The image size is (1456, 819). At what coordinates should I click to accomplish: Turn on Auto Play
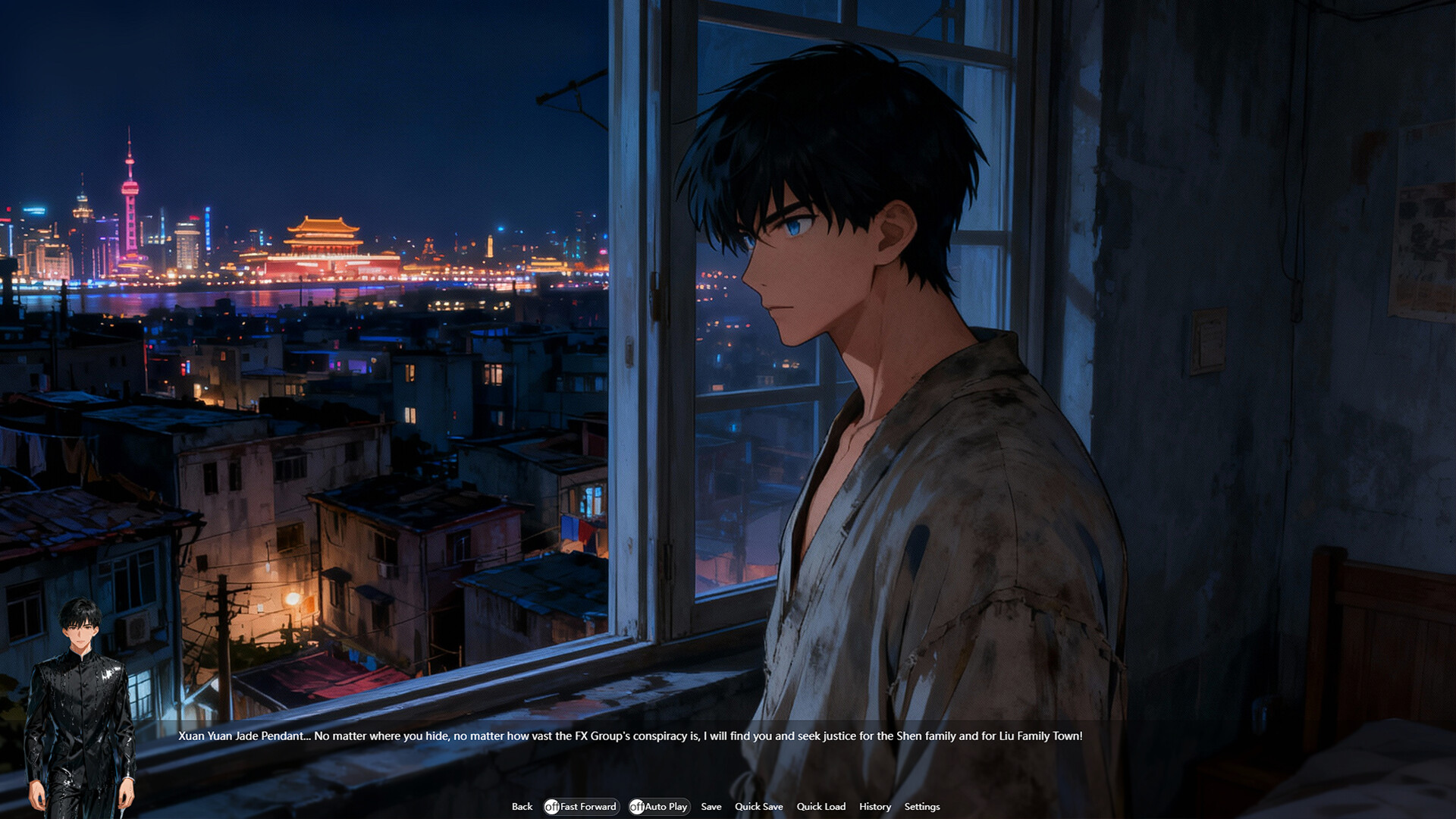658,807
